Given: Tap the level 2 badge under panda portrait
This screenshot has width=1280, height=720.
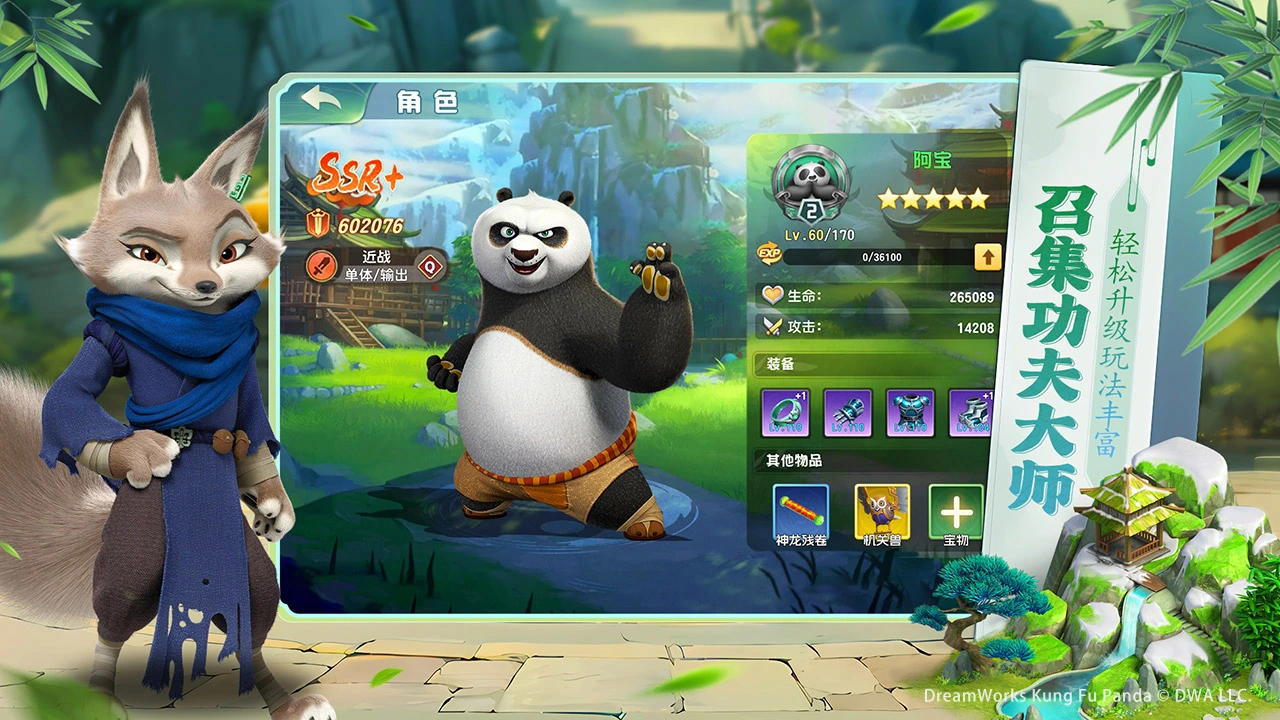Looking at the screenshot, I should (x=810, y=212).
